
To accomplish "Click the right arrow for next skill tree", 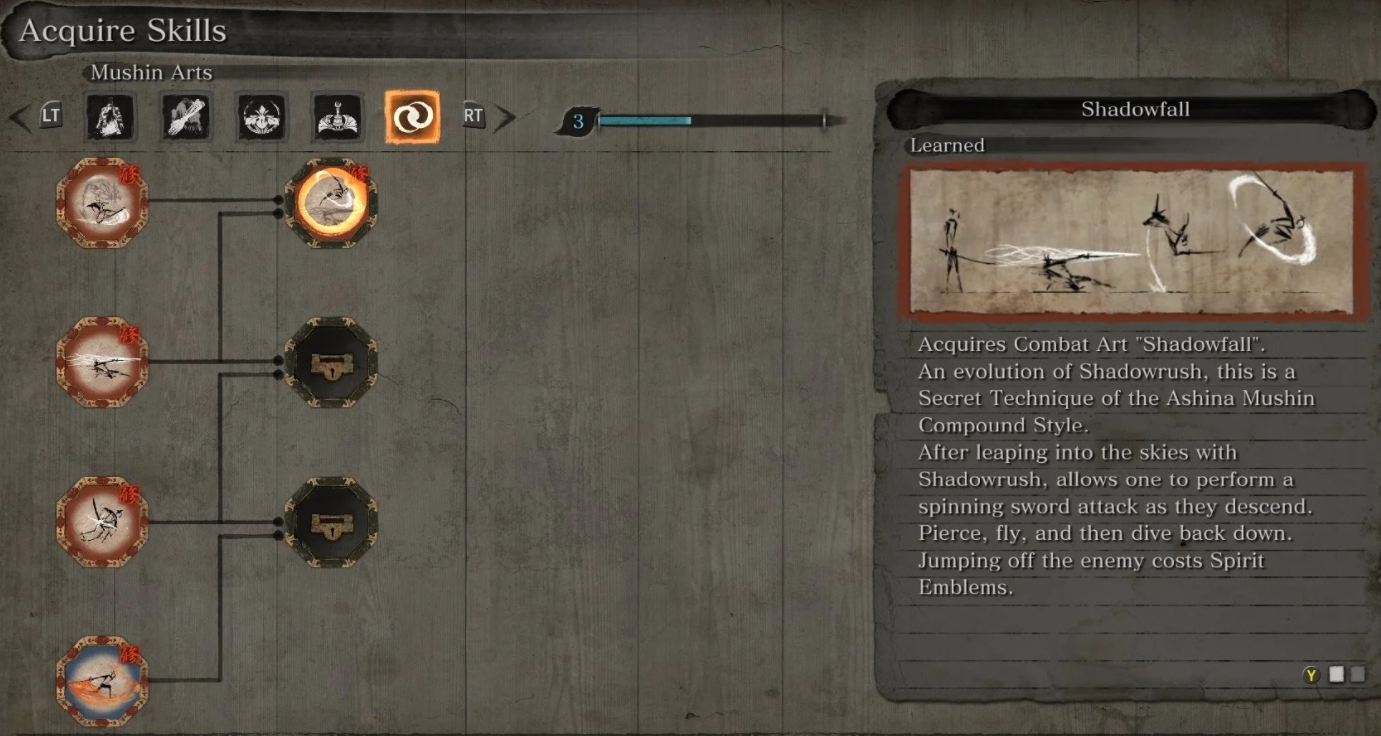I will pyautogui.click(x=504, y=118).
